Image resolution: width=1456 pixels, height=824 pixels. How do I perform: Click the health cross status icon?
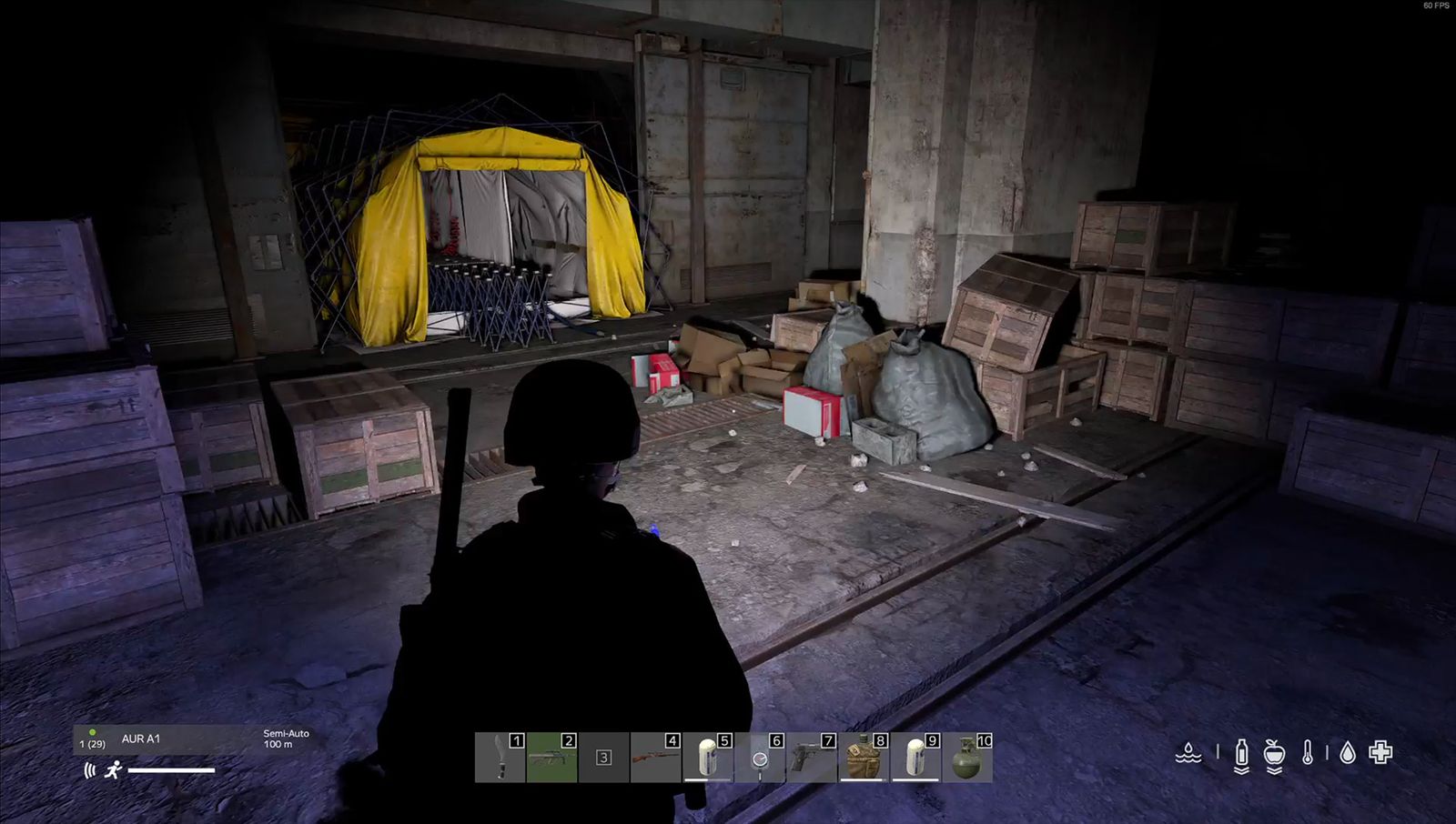pos(1381,753)
